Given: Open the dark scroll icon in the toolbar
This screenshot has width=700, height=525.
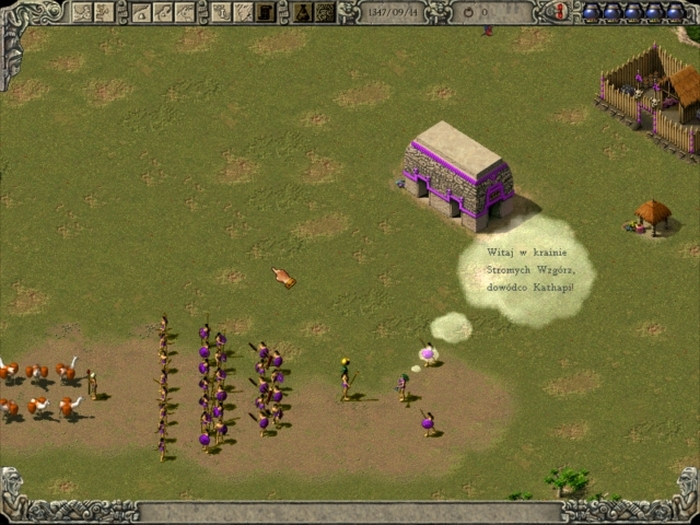Looking at the screenshot, I should (266, 12).
